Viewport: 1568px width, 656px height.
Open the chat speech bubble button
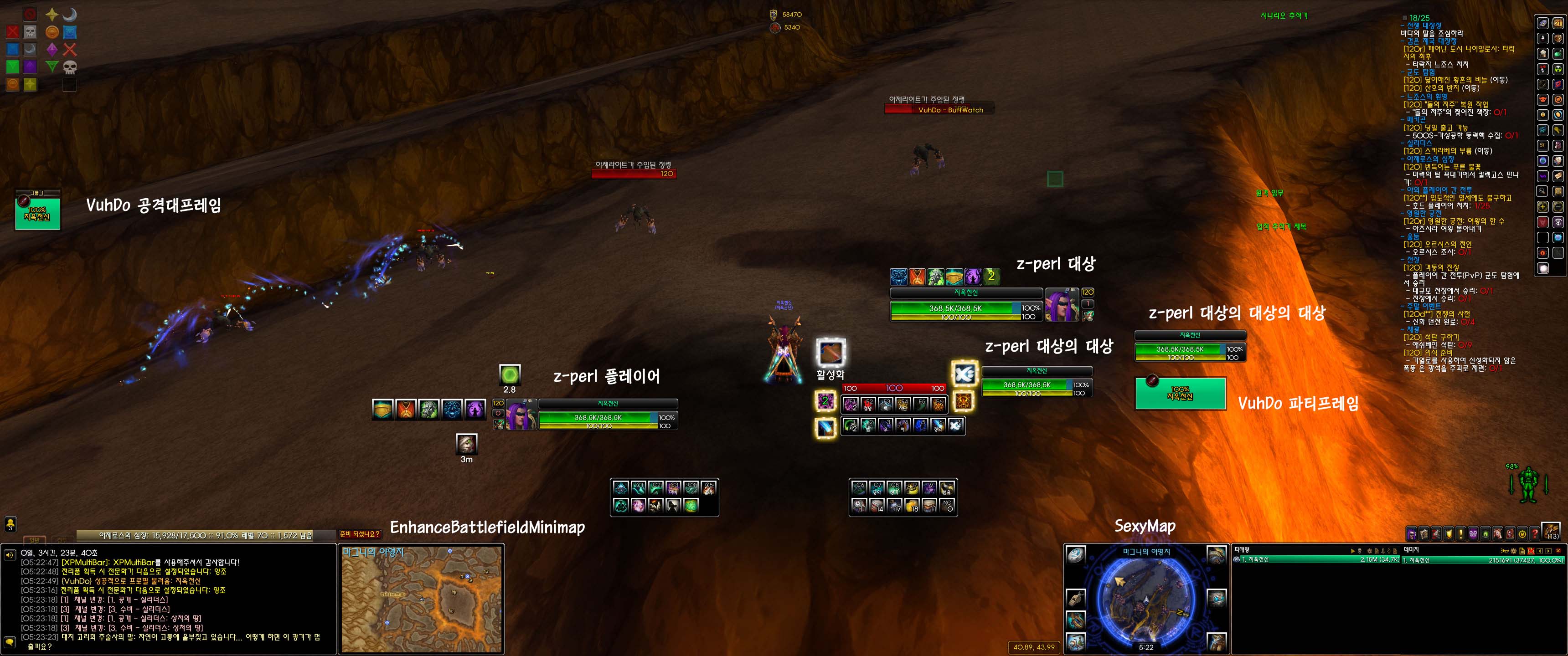tap(10, 642)
